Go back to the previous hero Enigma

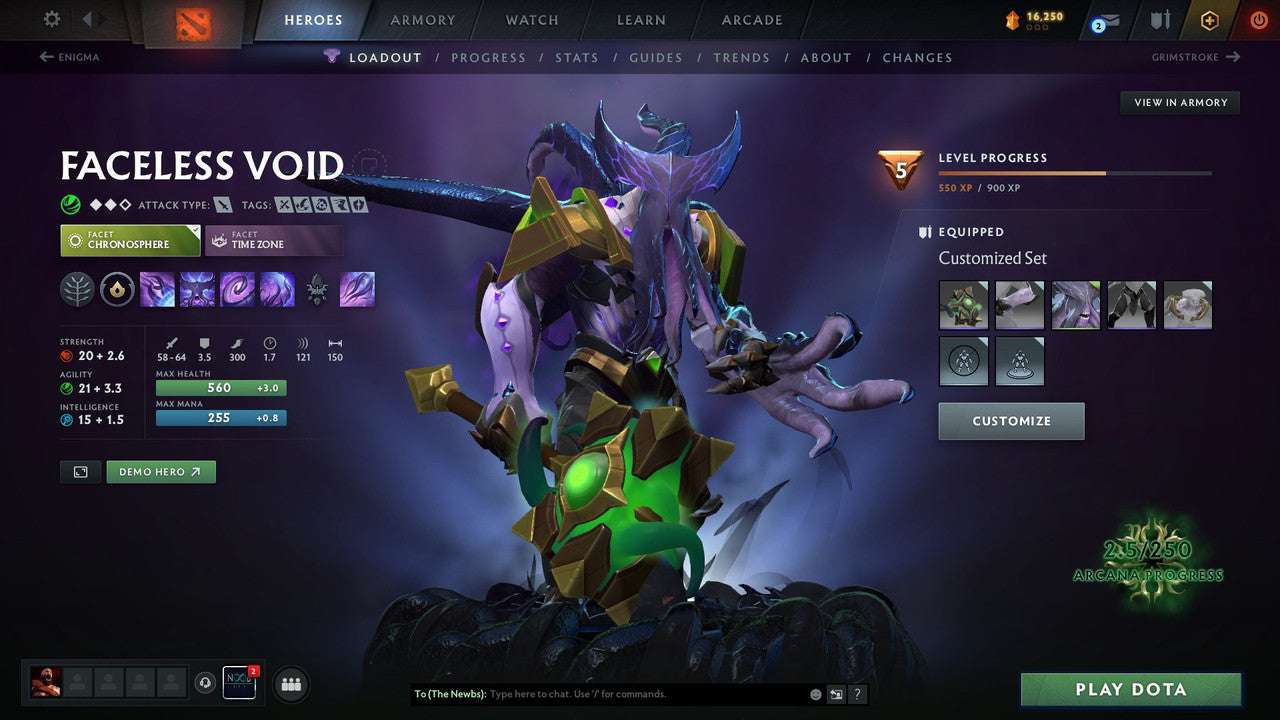click(72, 57)
